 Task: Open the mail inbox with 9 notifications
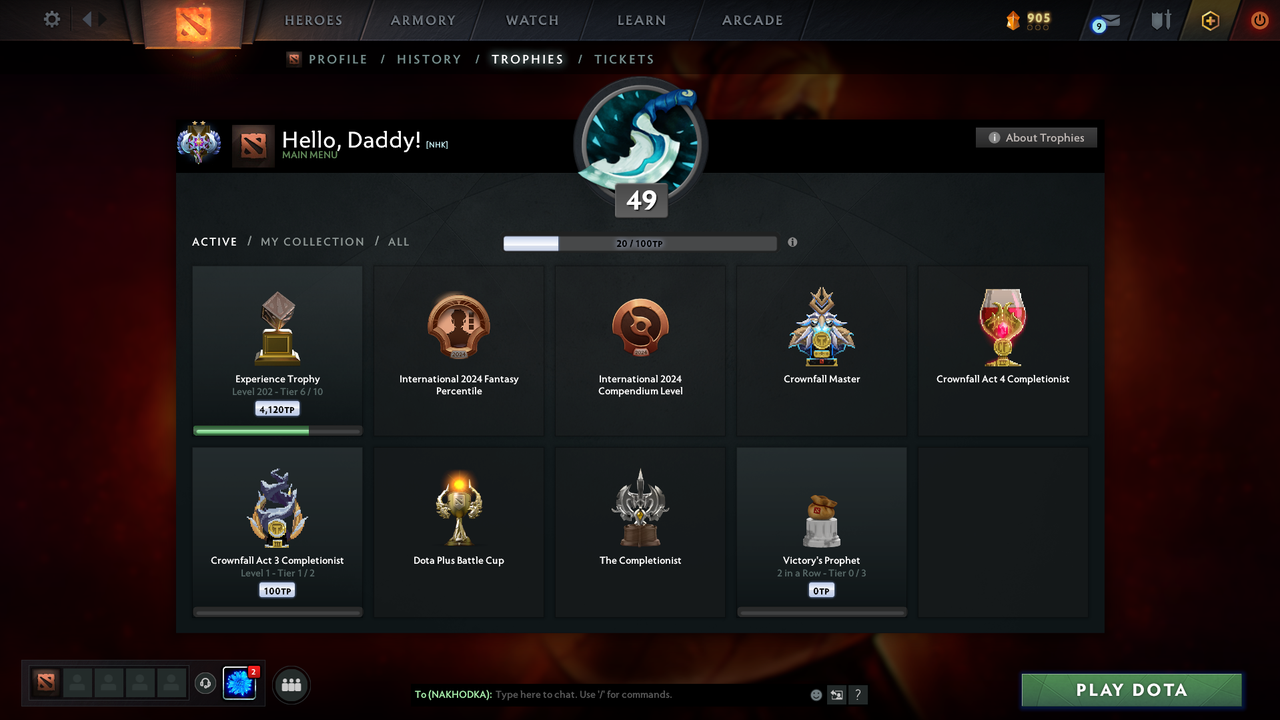click(1105, 20)
